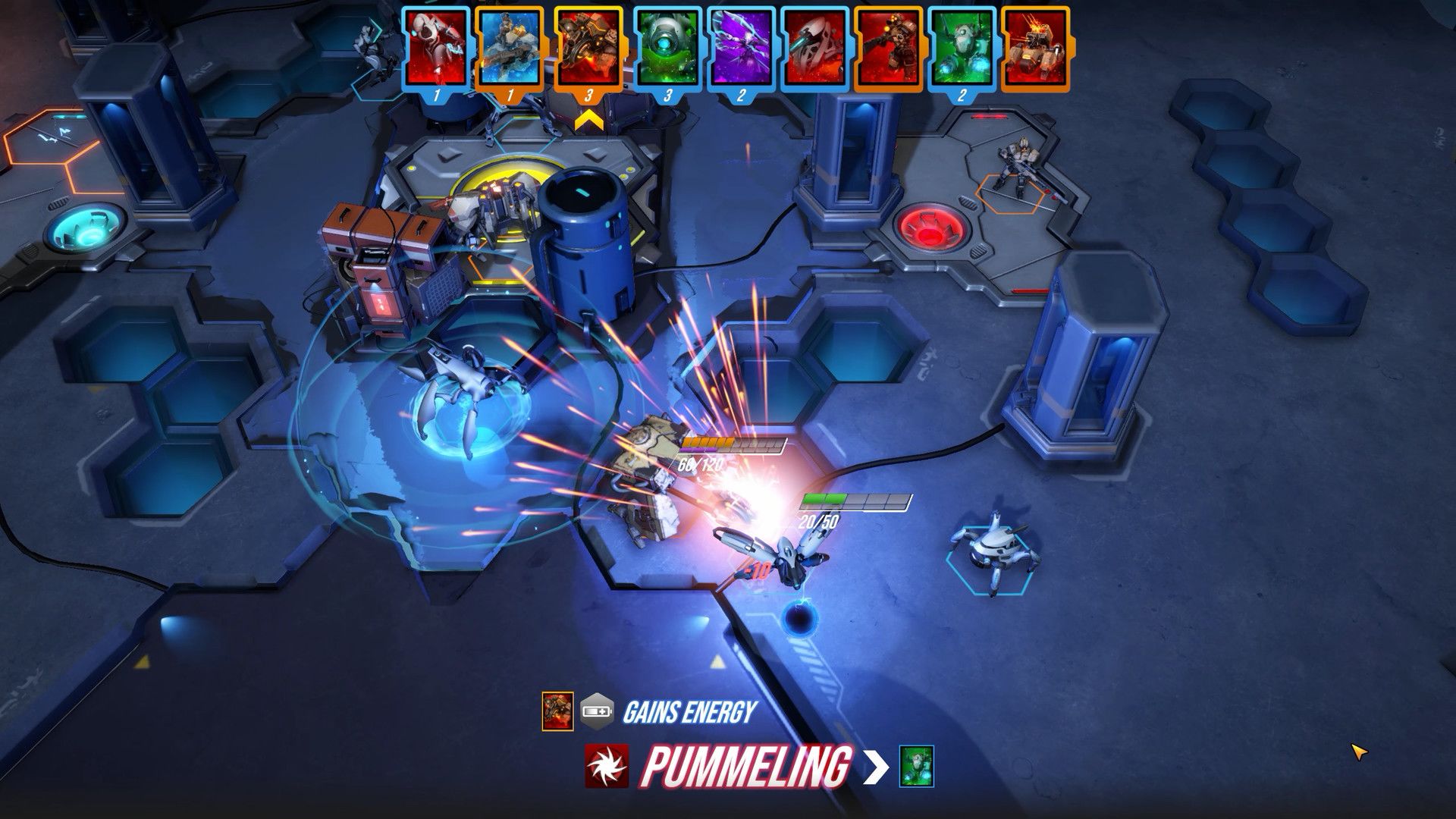Select the active brown heavy mech card
Image resolution: width=1456 pixels, height=819 pixels.
pos(588,47)
